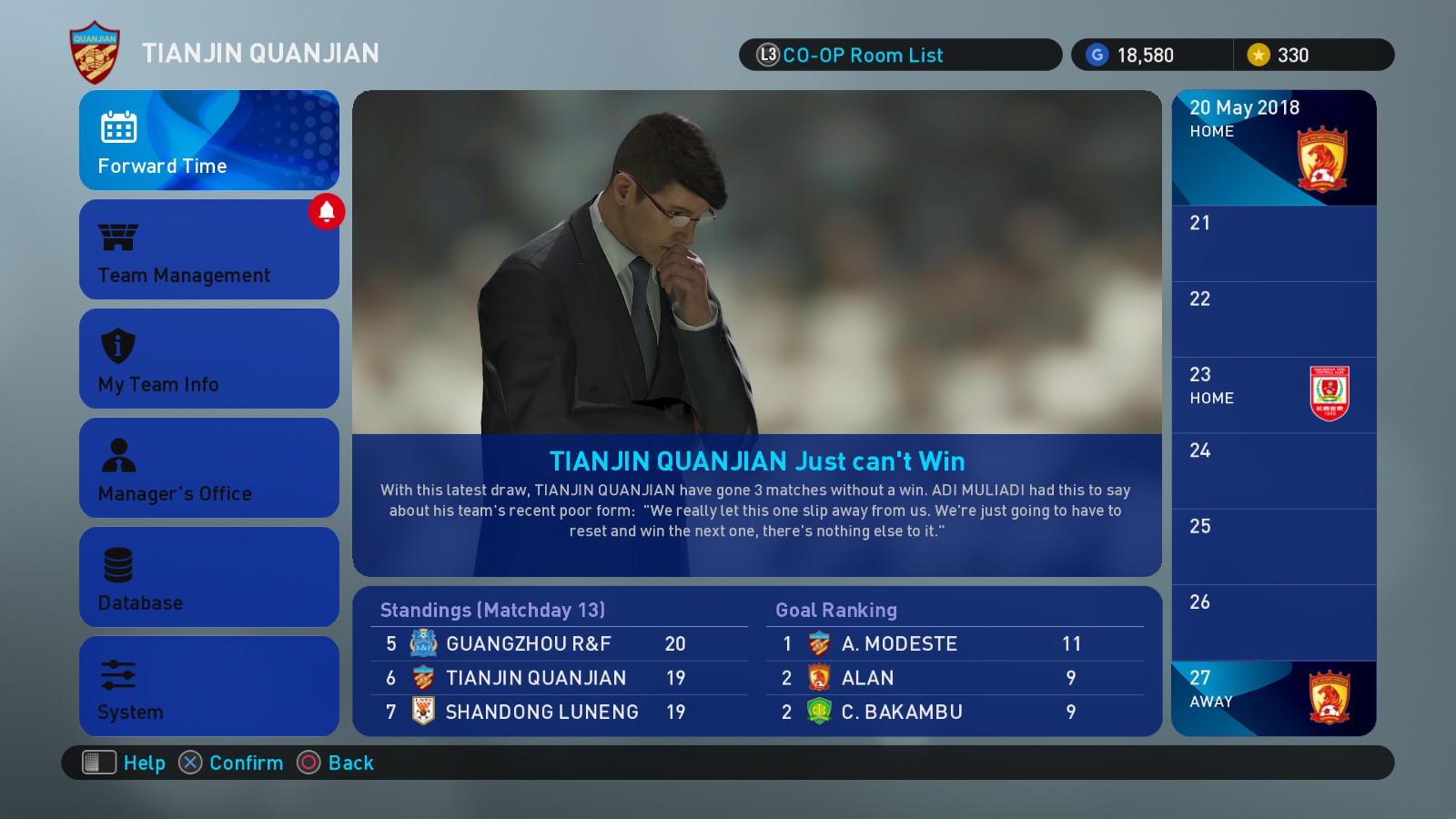Enter the Manager's Office
This screenshot has width=1456, height=819.
[208, 468]
